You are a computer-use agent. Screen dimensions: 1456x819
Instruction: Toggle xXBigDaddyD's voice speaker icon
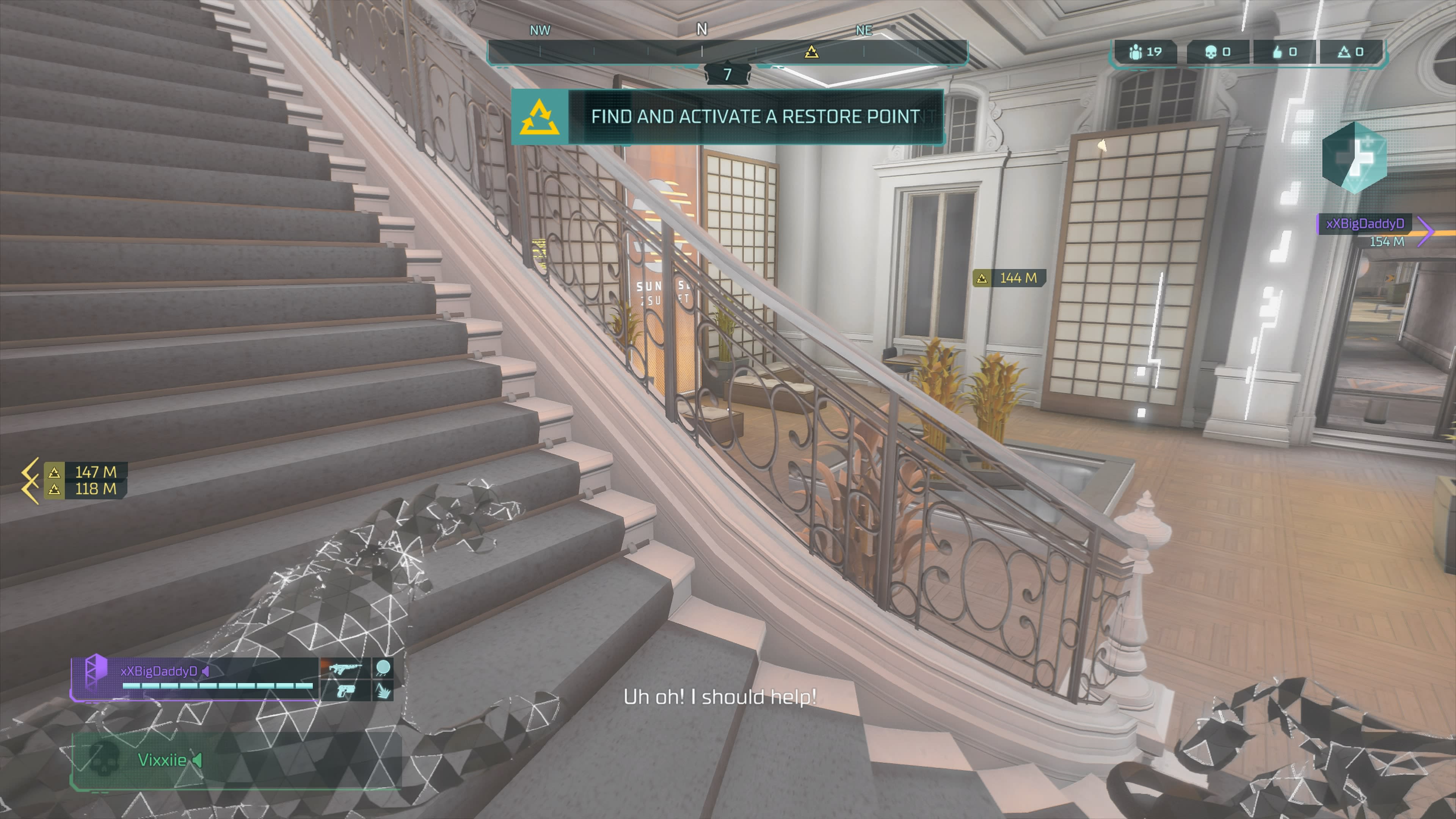click(x=206, y=671)
